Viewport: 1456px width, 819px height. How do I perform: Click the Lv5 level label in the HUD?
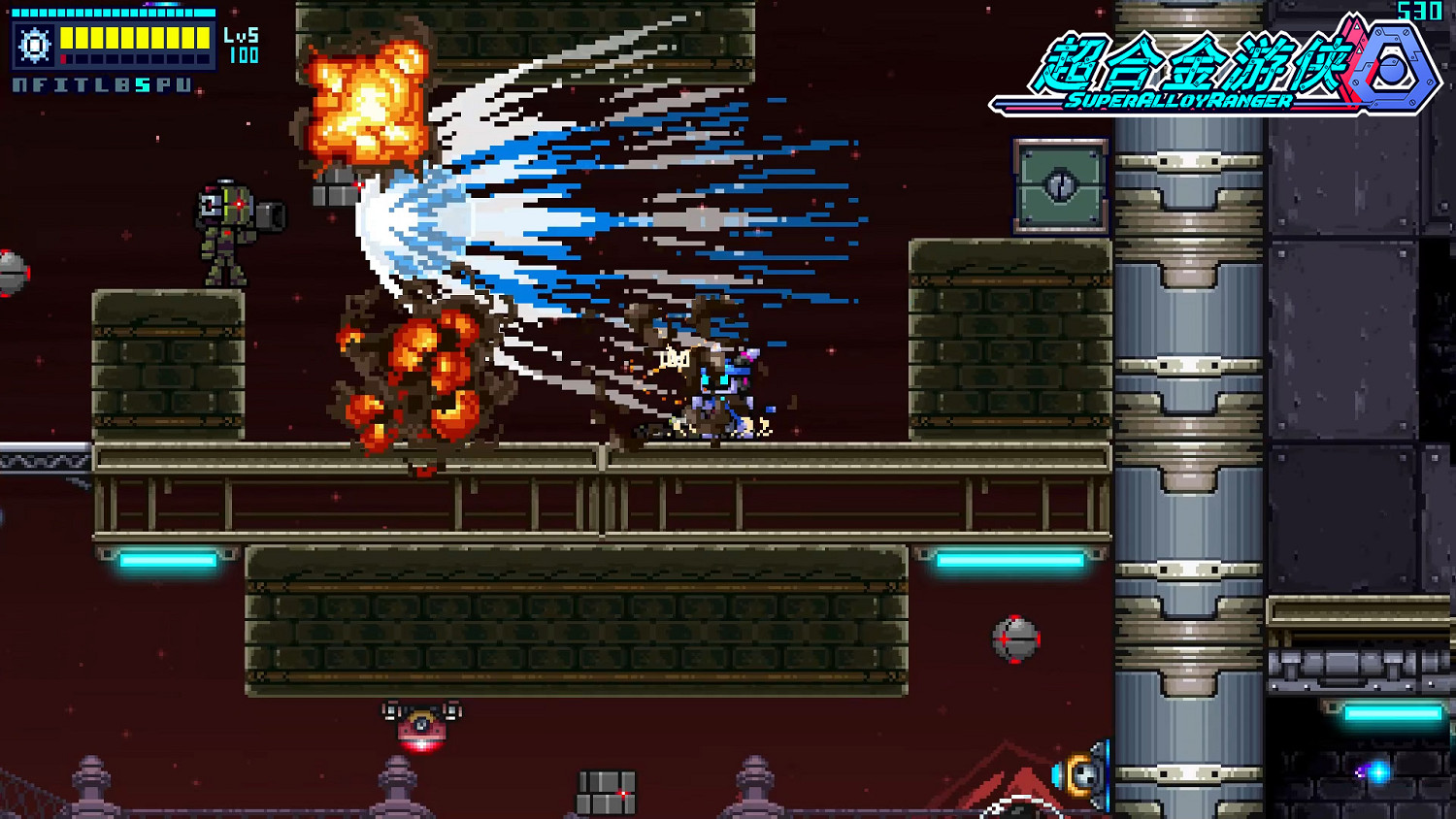tap(242, 36)
